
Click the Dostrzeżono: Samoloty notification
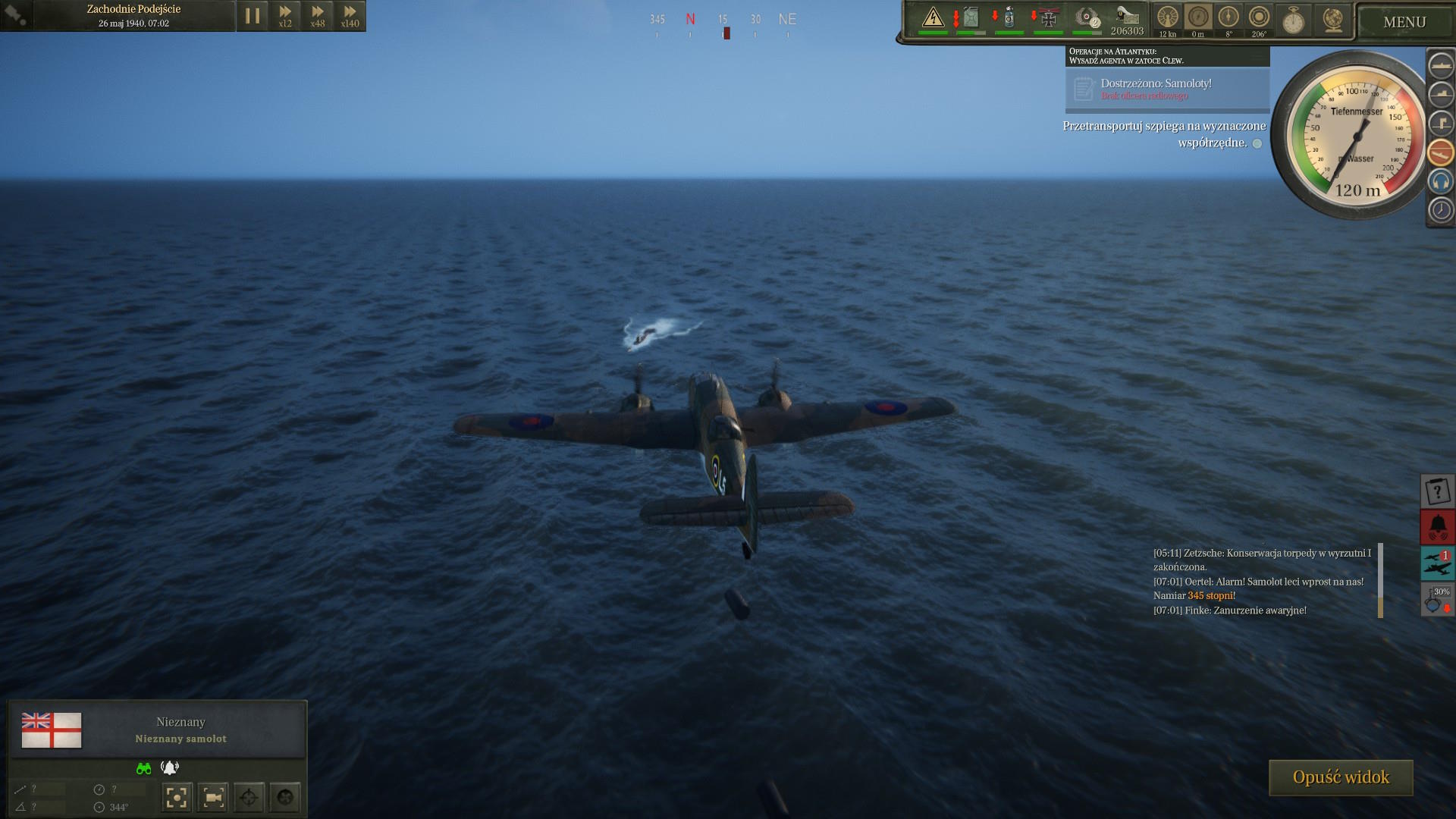[x=1166, y=89]
